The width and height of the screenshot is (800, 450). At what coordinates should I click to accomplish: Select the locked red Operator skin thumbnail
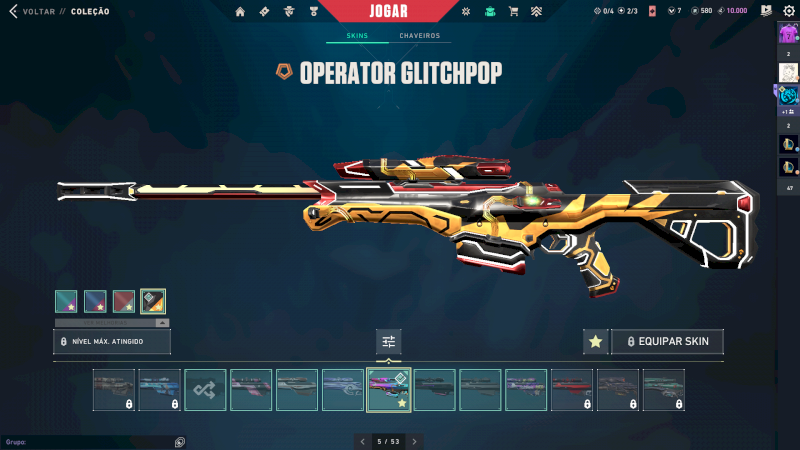click(x=572, y=390)
